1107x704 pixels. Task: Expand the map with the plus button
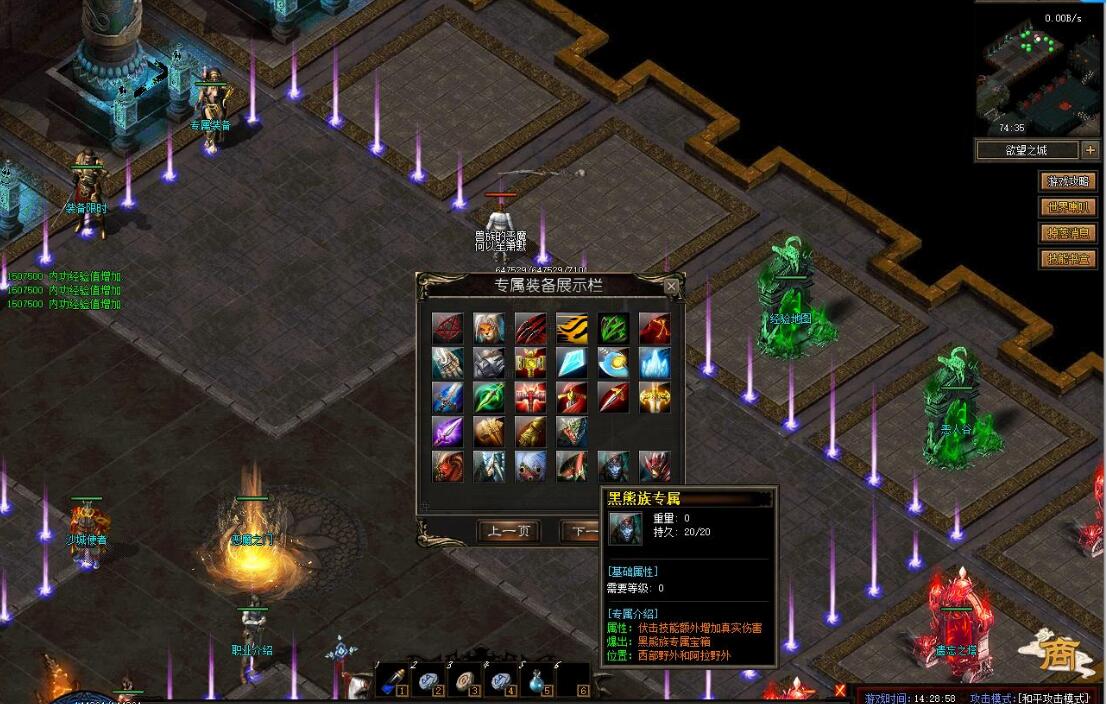tap(1089, 151)
